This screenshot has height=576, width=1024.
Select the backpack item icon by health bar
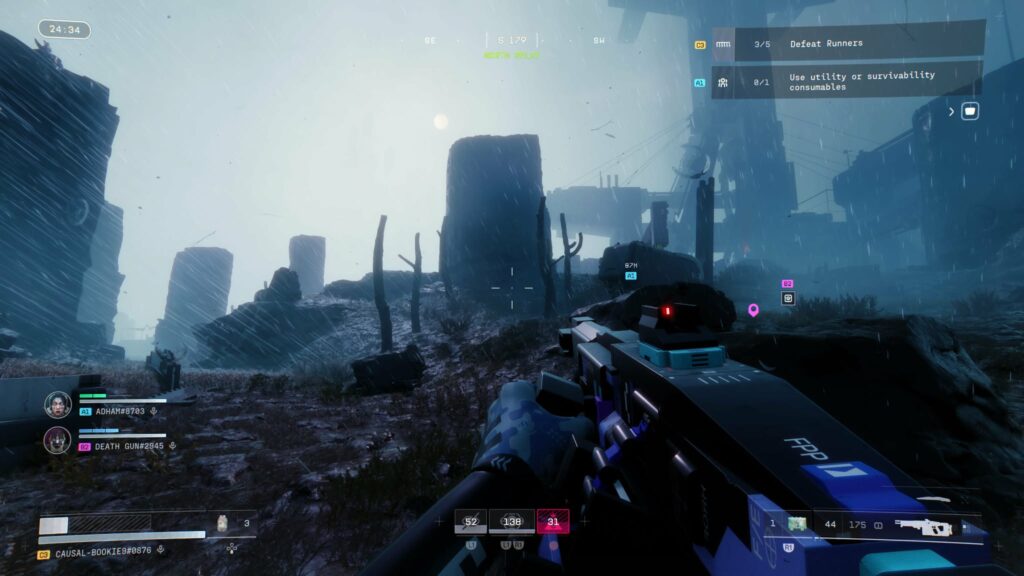point(223,523)
